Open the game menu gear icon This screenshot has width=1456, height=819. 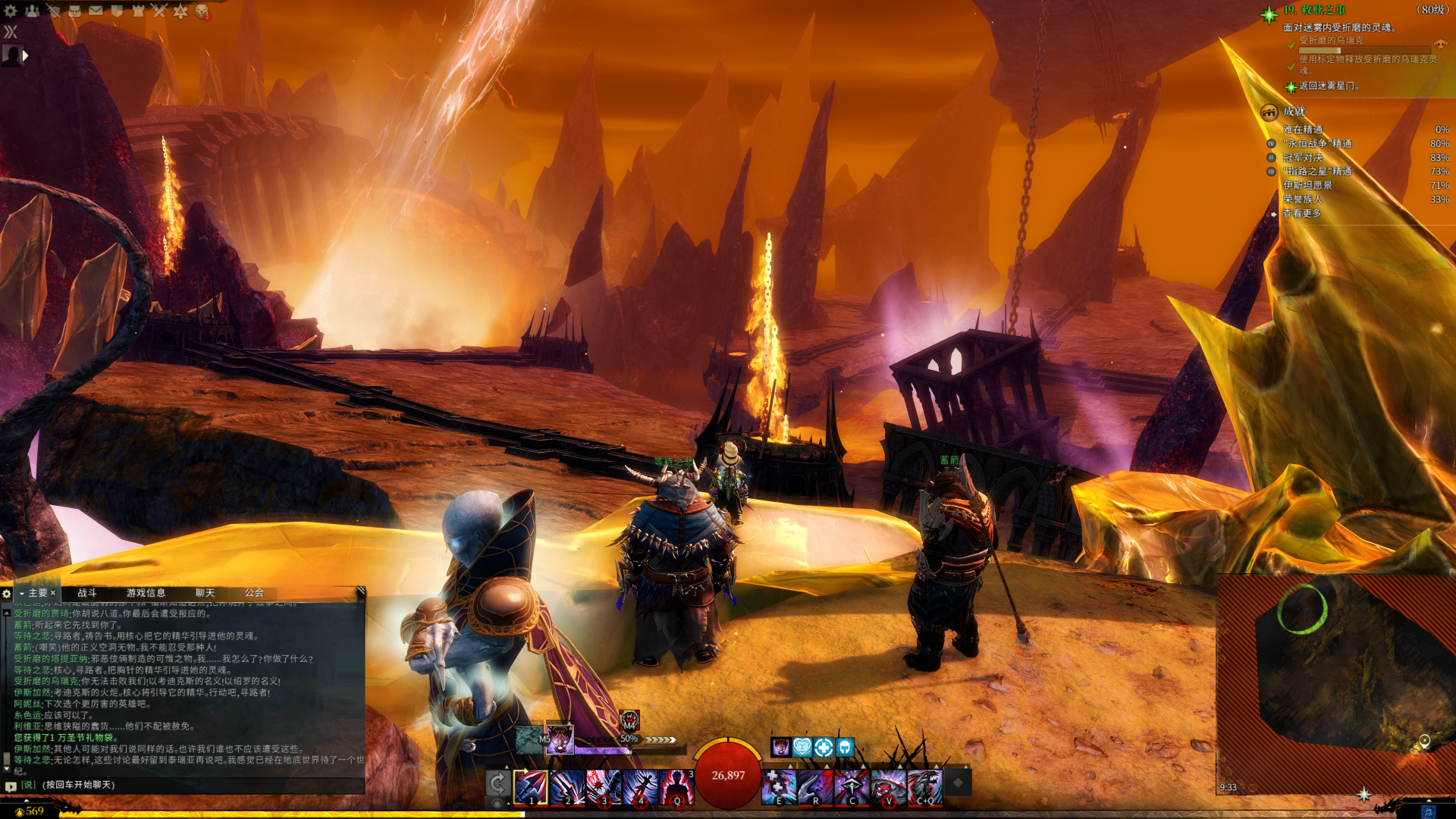point(11,11)
